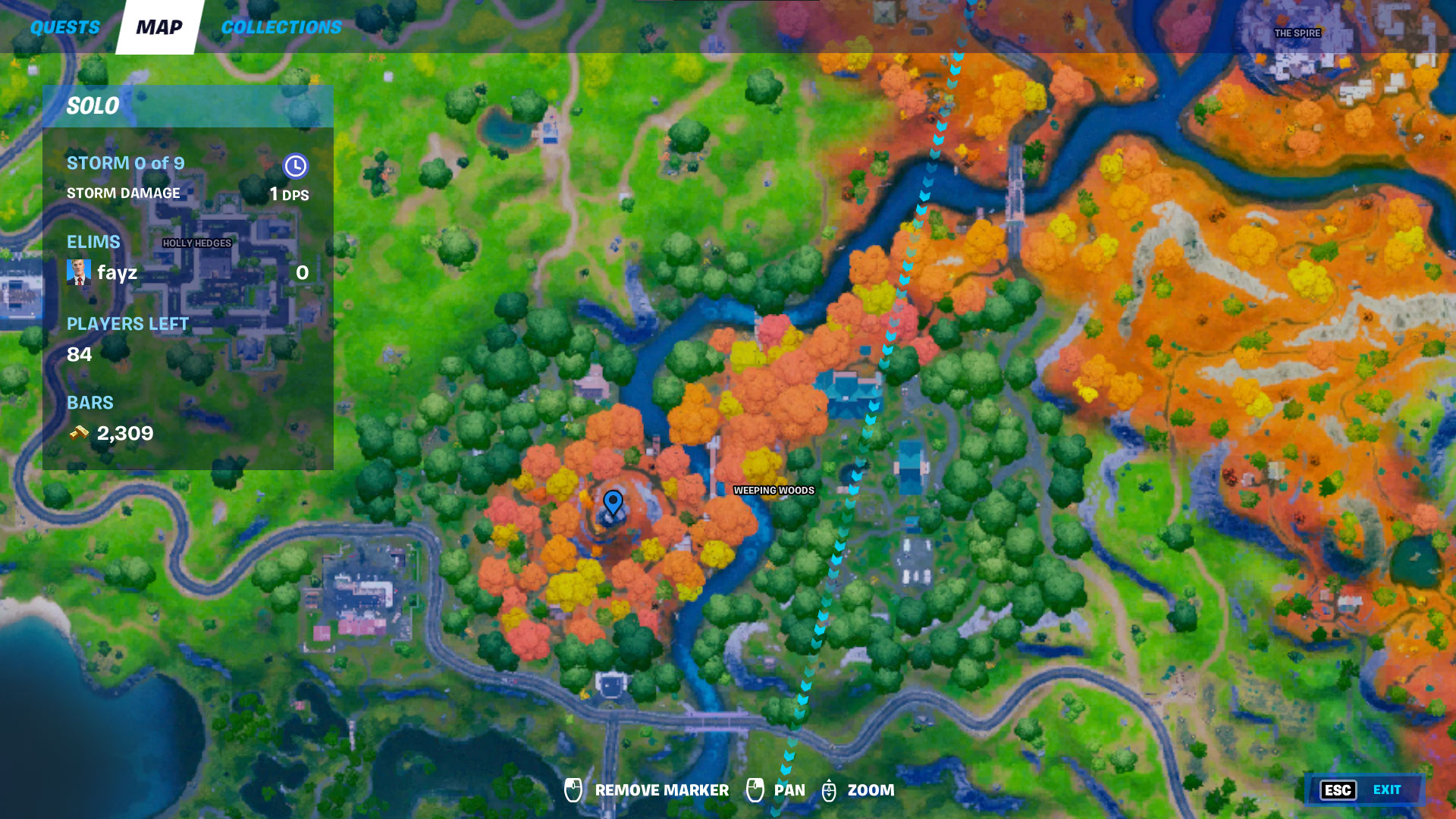Click the left mouse icon beside REMOVE MARKER

[573, 789]
